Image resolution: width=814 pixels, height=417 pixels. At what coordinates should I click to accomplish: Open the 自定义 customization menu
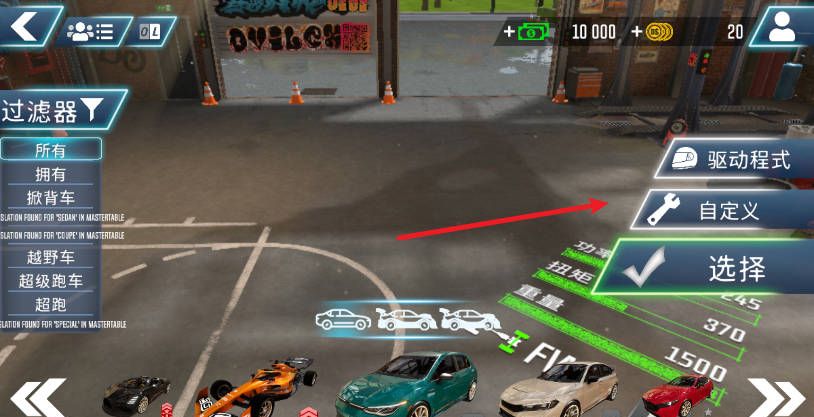click(720, 210)
